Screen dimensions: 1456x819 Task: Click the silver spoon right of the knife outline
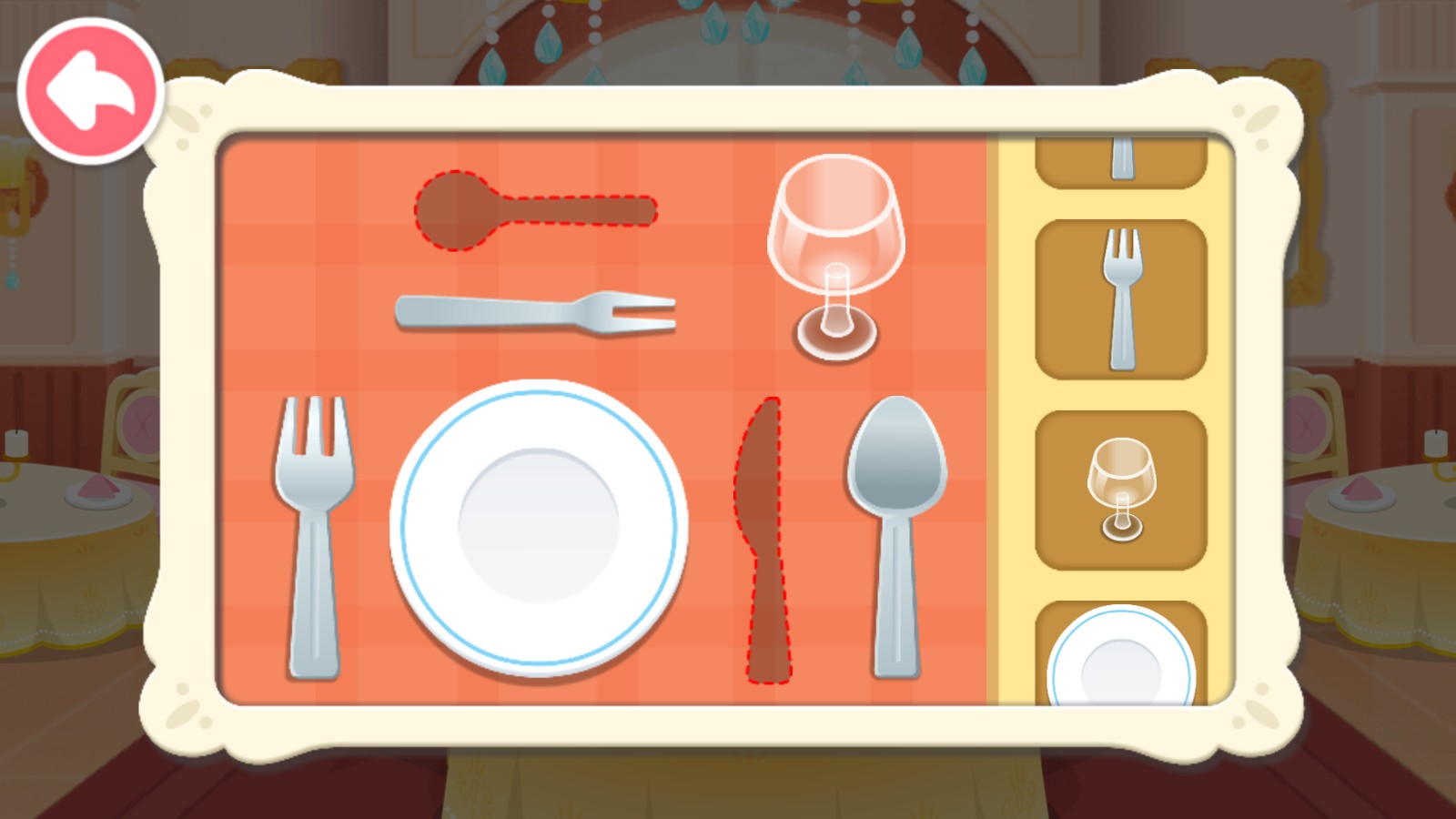click(896, 537)
